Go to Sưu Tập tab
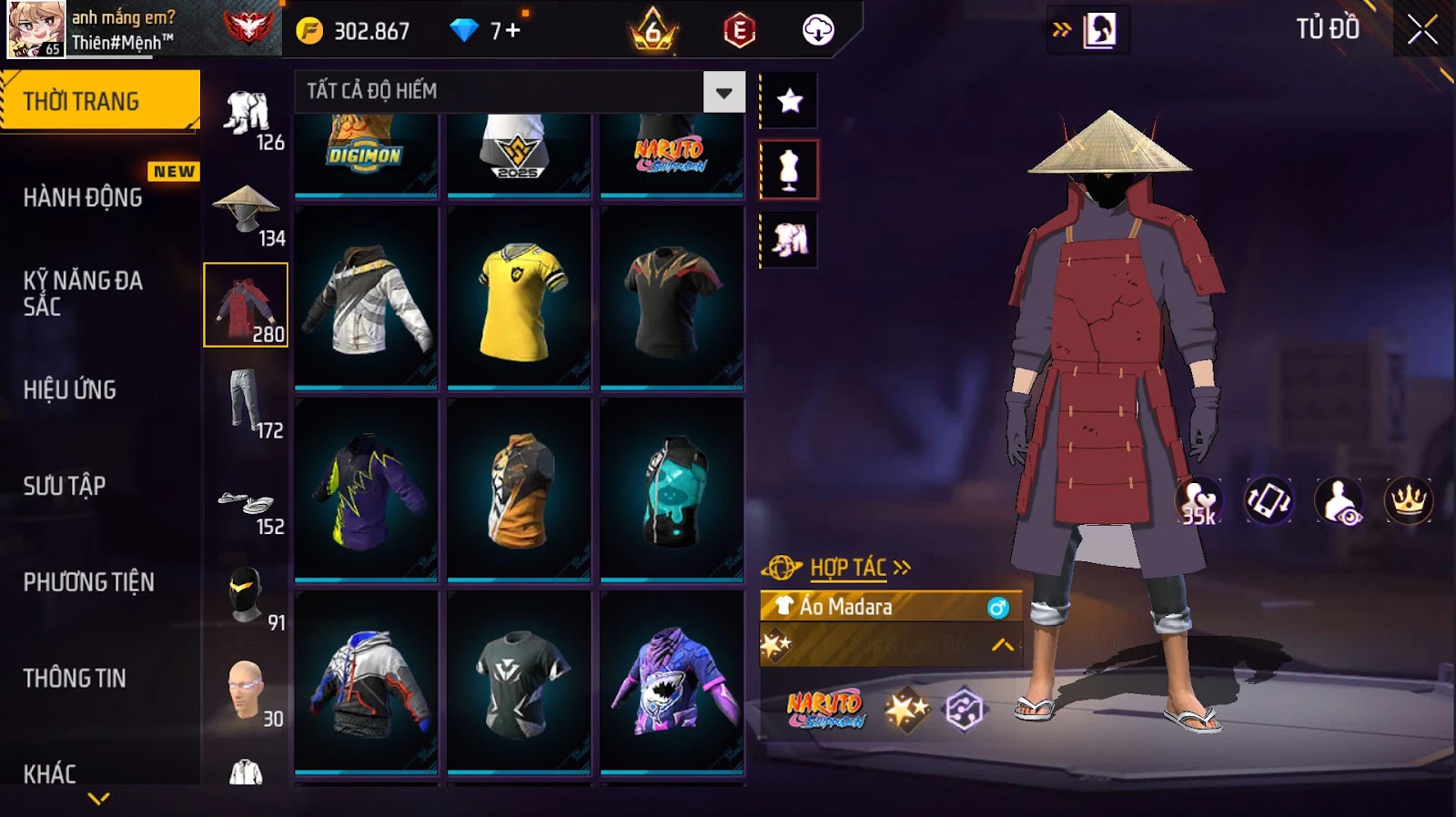Screen dimensions: 1456x817 tap(65, 486)
